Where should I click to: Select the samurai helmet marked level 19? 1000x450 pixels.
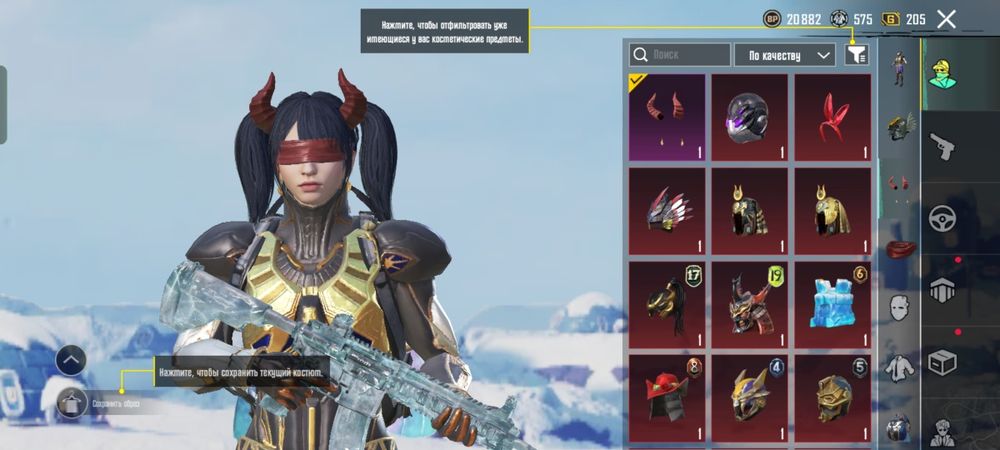pos(749,304)
